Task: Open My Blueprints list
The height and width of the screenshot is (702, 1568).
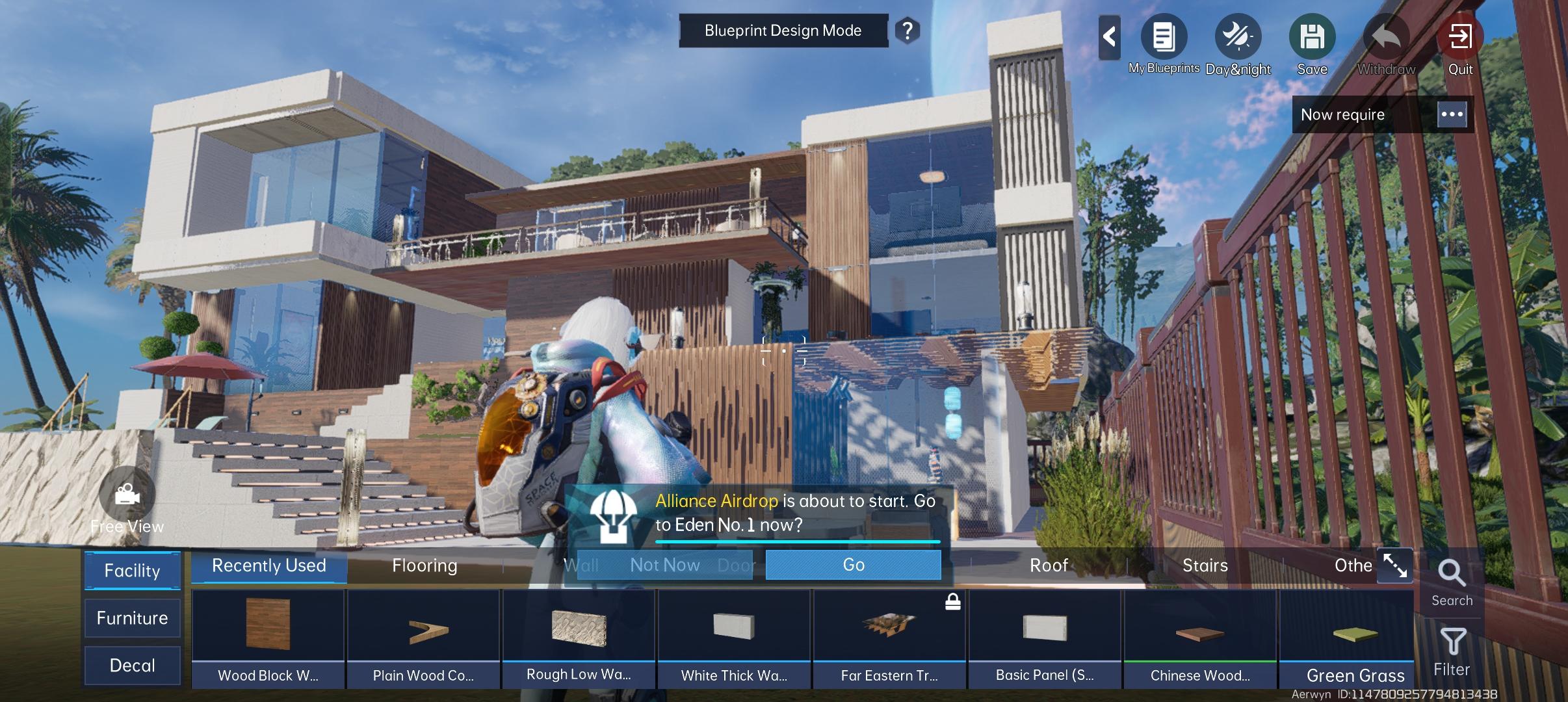Action: pyautogui.click(x=1164, y=38)
